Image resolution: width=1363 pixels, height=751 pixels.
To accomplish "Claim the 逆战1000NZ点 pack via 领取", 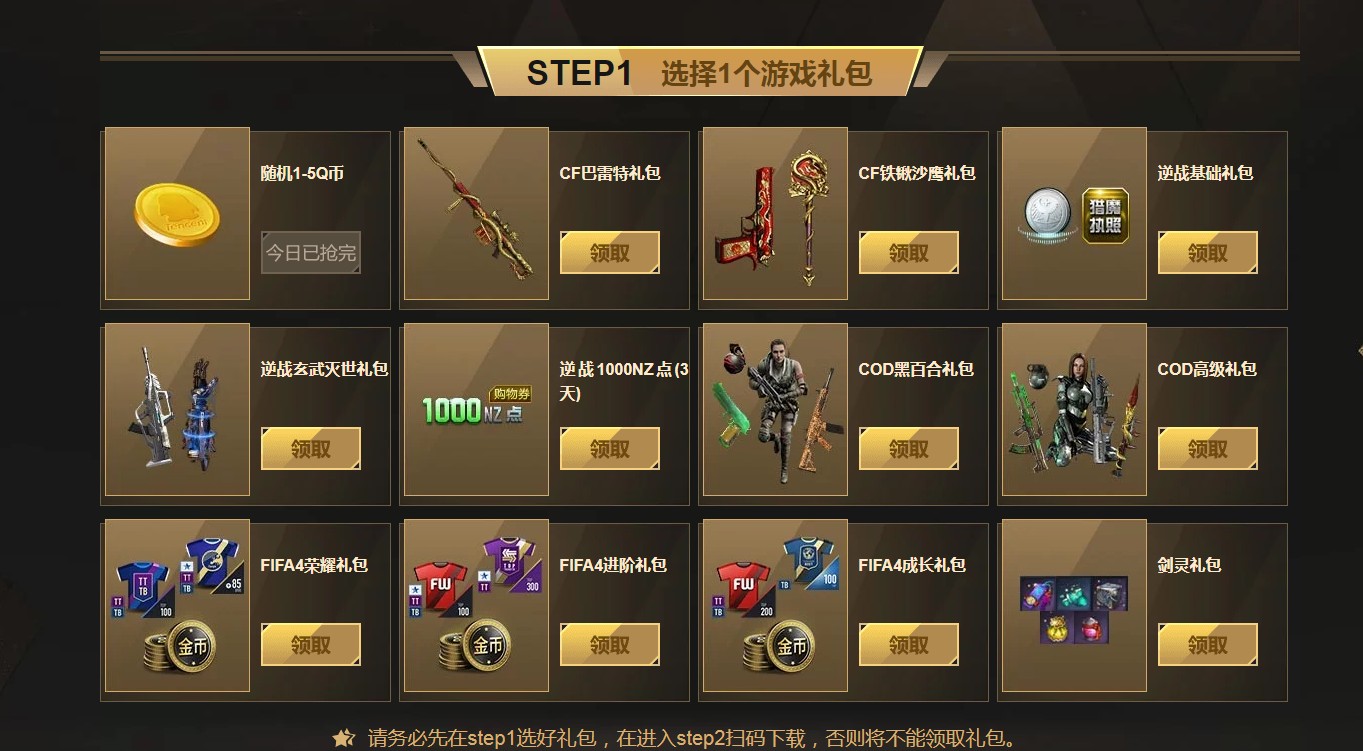I will click(609, 448).
